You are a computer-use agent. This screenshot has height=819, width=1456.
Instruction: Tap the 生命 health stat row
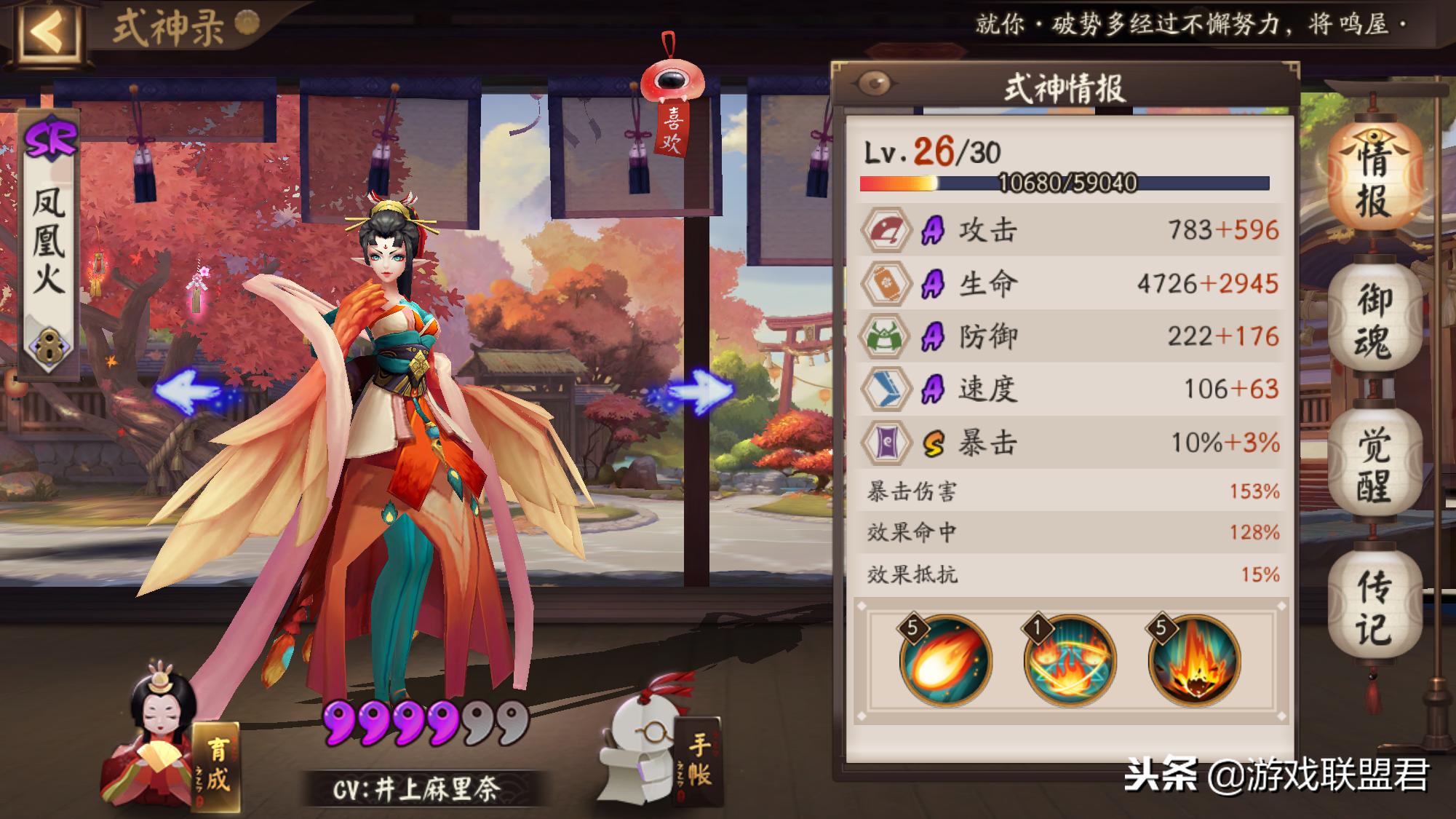point(1070,283)
